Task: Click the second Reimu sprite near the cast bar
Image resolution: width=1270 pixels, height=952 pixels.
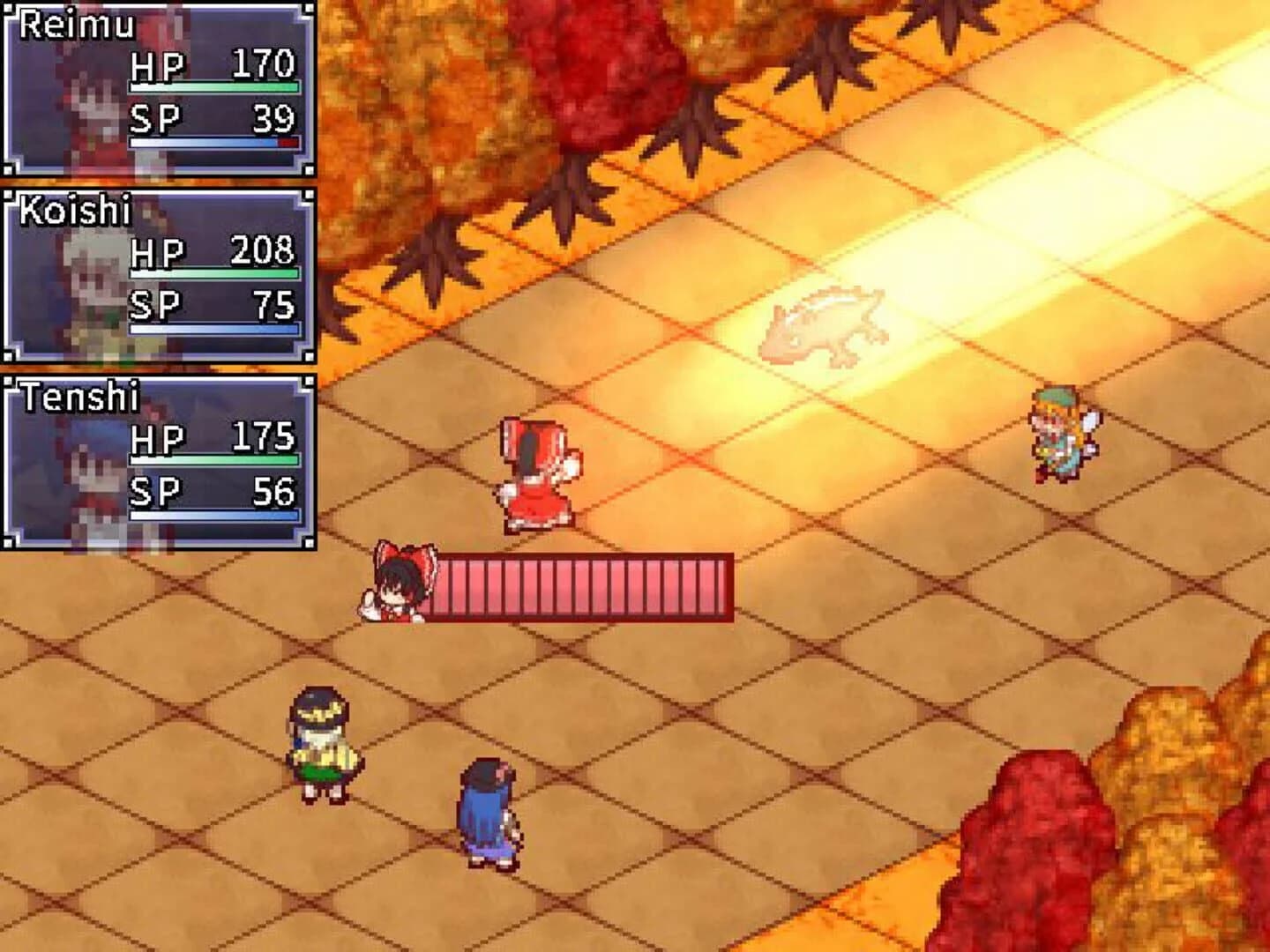Action: coord(397,586)
